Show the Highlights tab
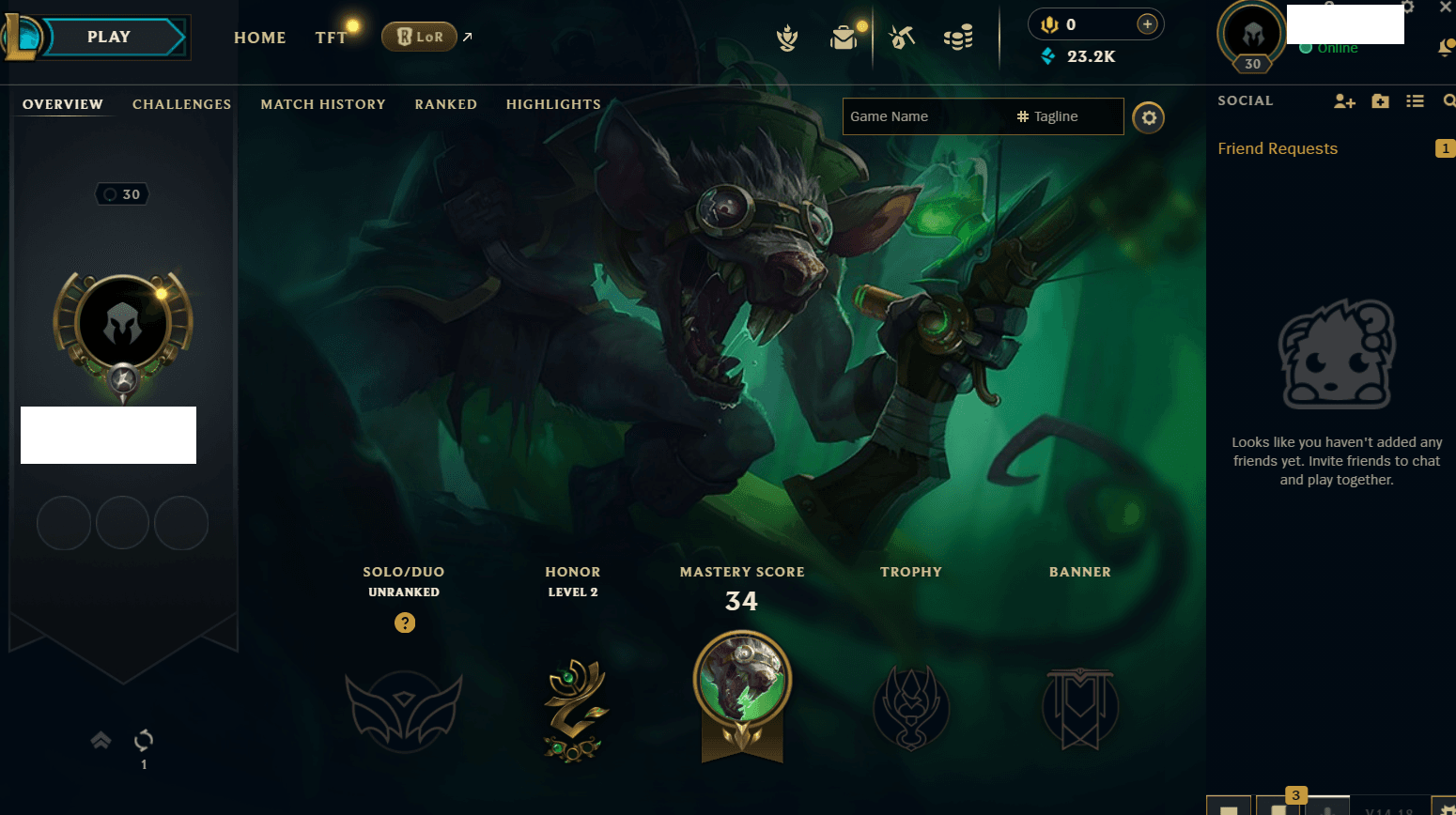 click(553, 104)
